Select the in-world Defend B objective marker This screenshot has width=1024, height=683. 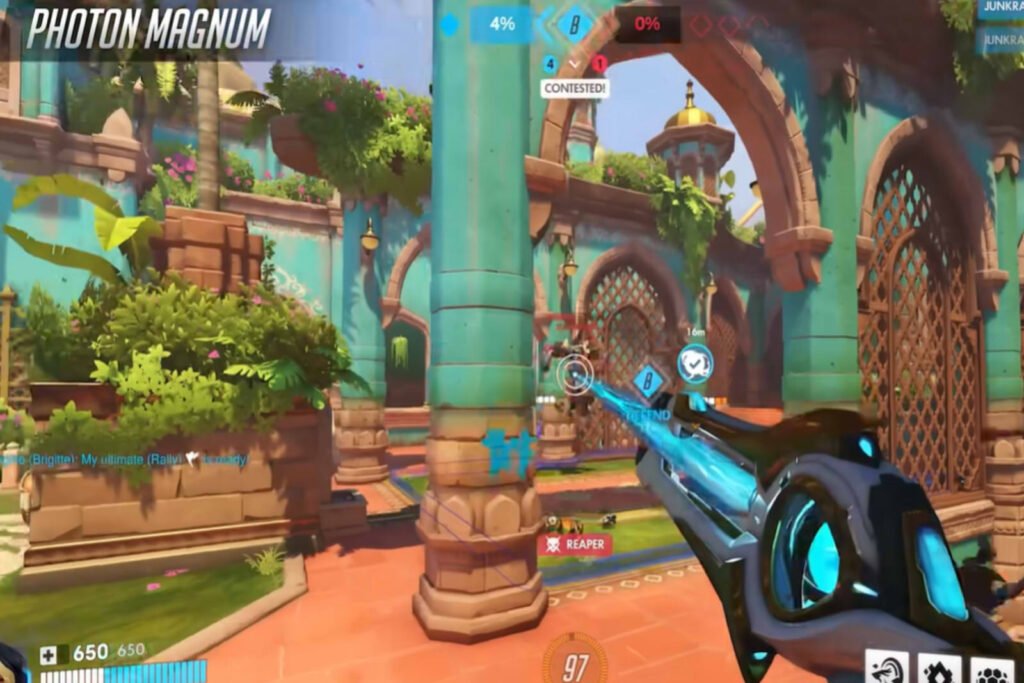[649, 381]
